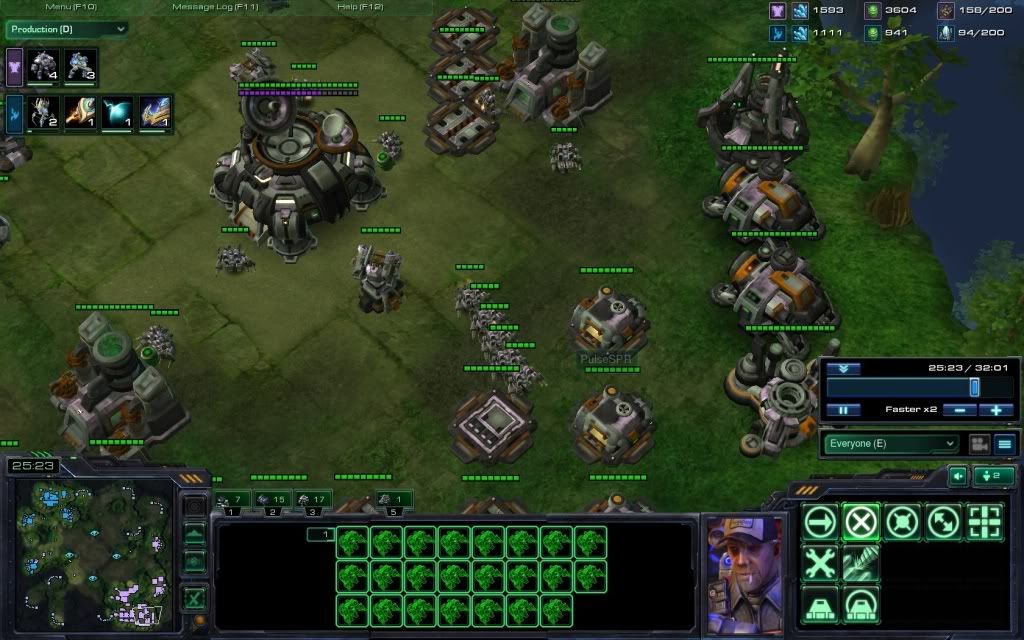Expand the Production (D) dropdown
The width and height of the screenshot is (1024, 640).
click(x=67, y=29)
